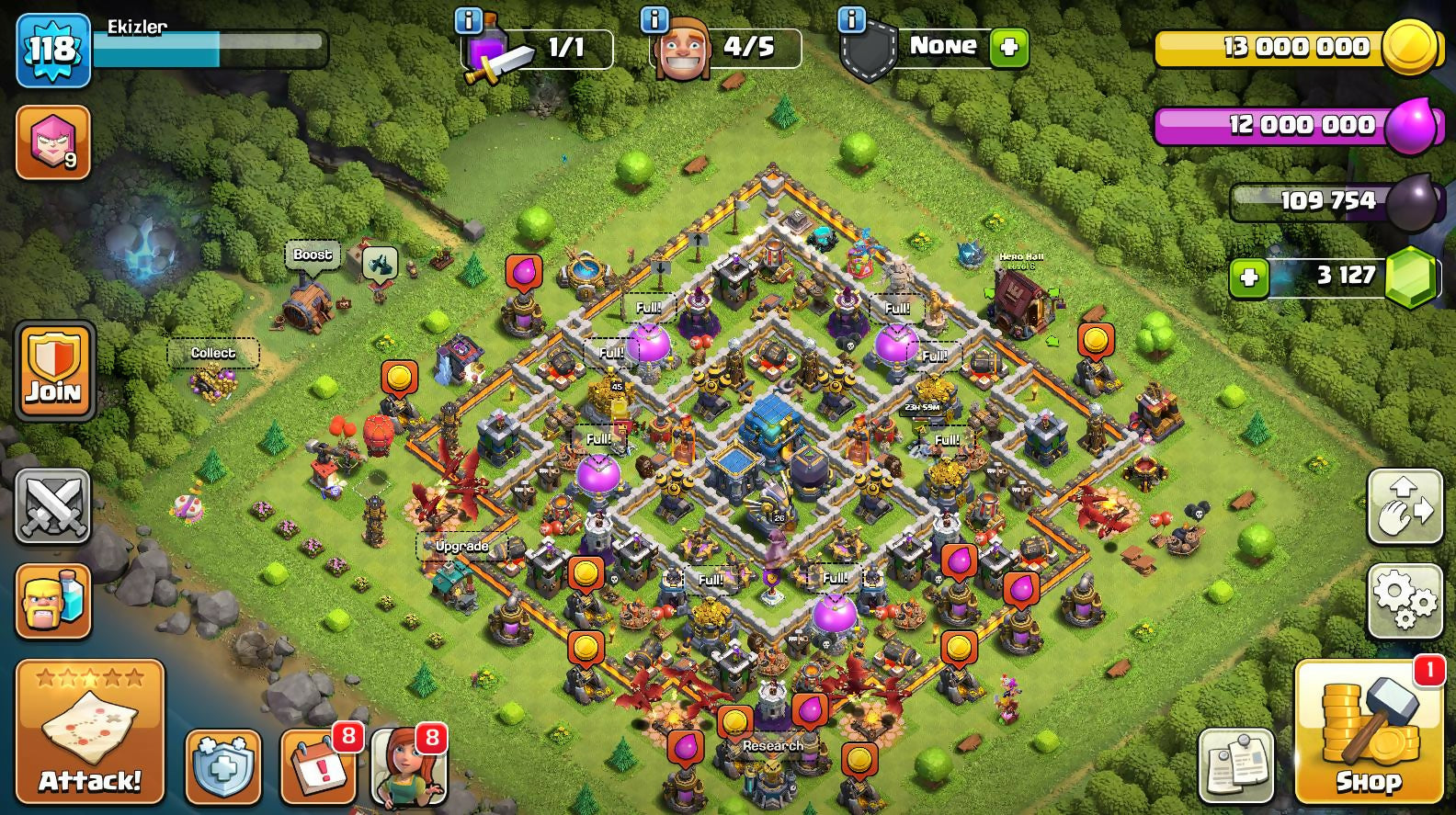The image size is (1456, 815).
Task: Open the army training barbarian button
Action: 53,602
